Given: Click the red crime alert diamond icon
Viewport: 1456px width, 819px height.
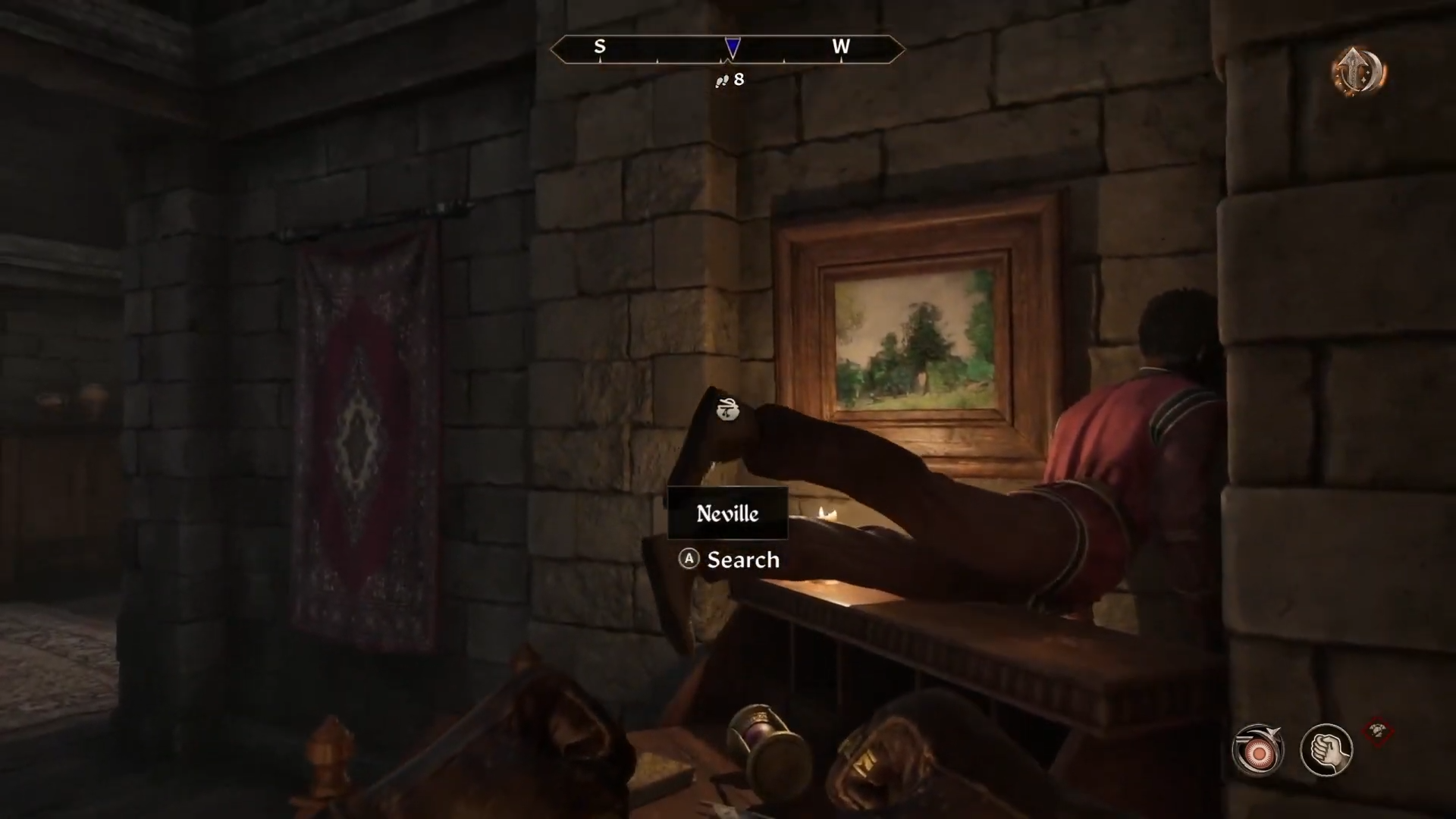Looking at the screenshot, I should (x=1379, y=730).
